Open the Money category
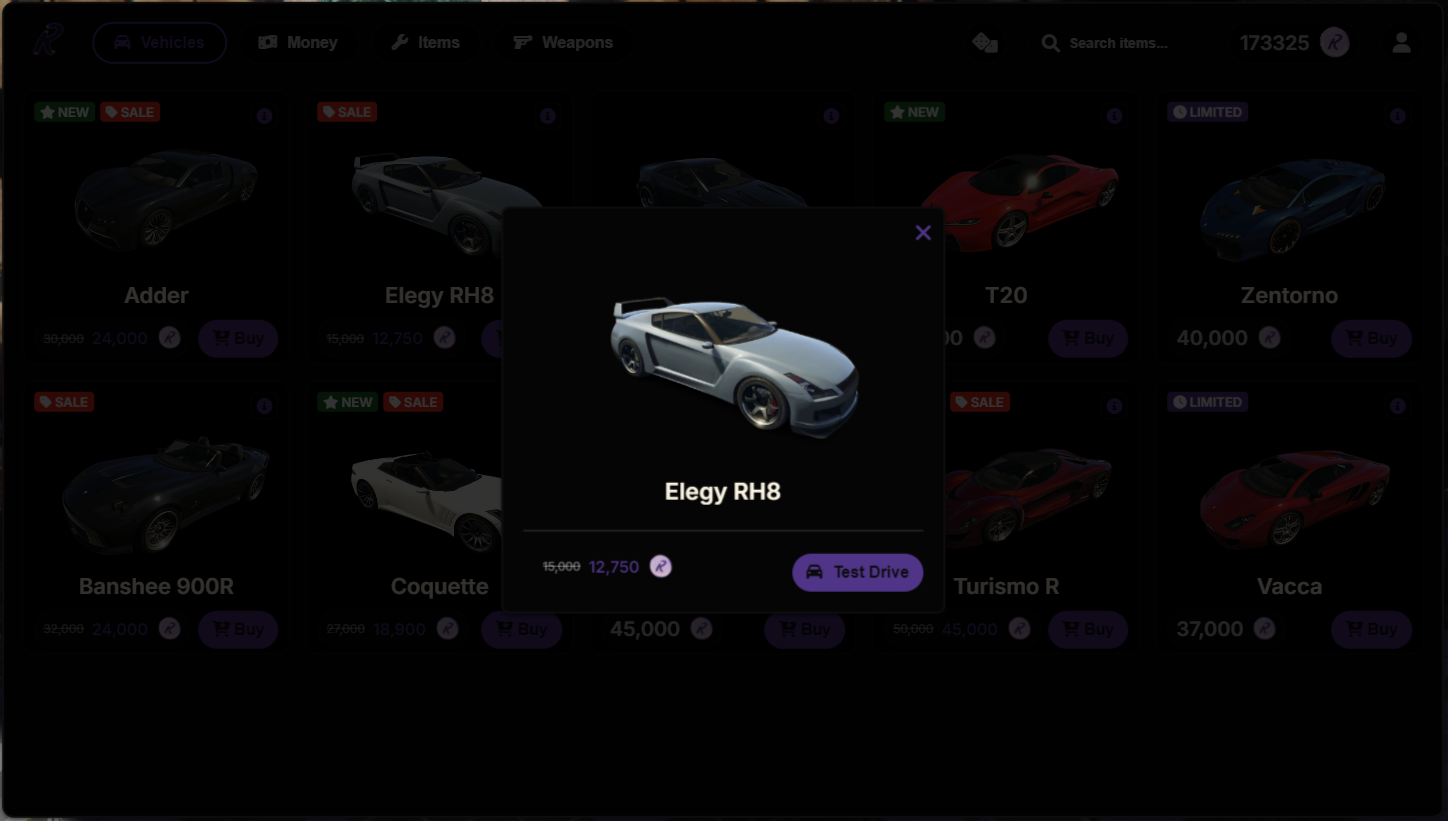This screenshot has width=1448, height=821. point(298,43)
